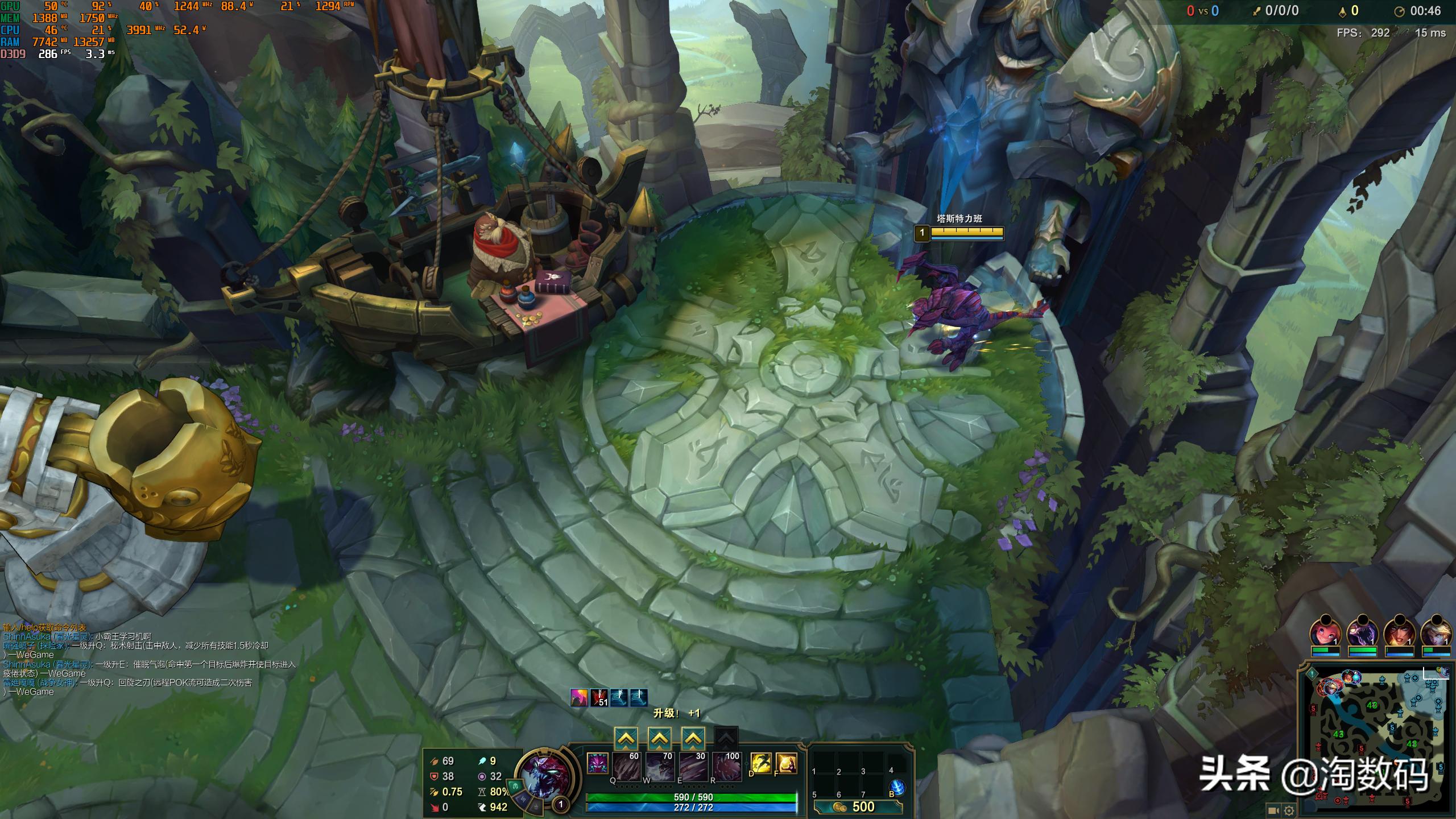This screenshot has width=1456, height=819.
Task: Select Ezreal's teammate portrait
Action: point(1436,632)
